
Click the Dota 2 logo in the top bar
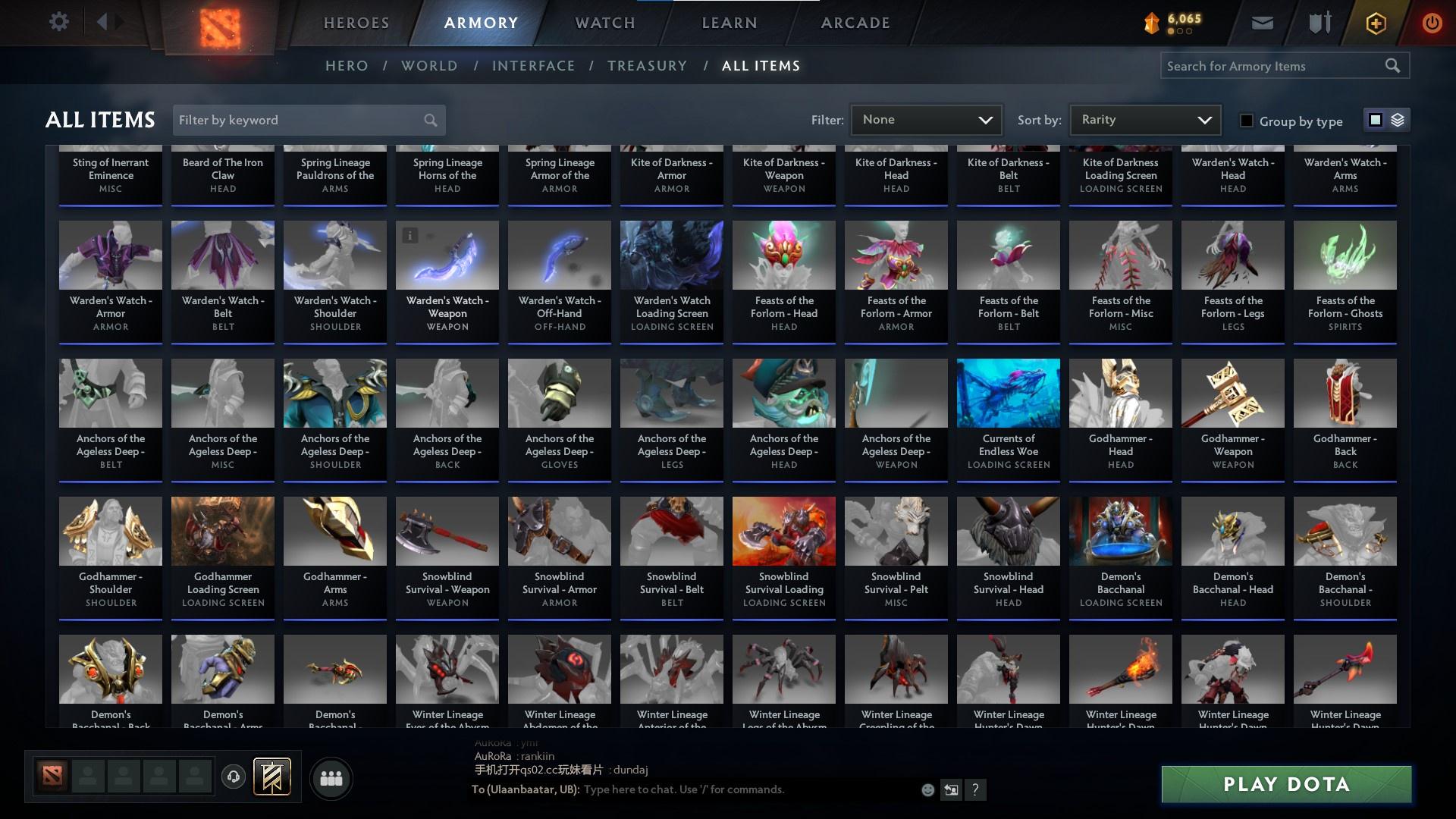click(218, 23)
